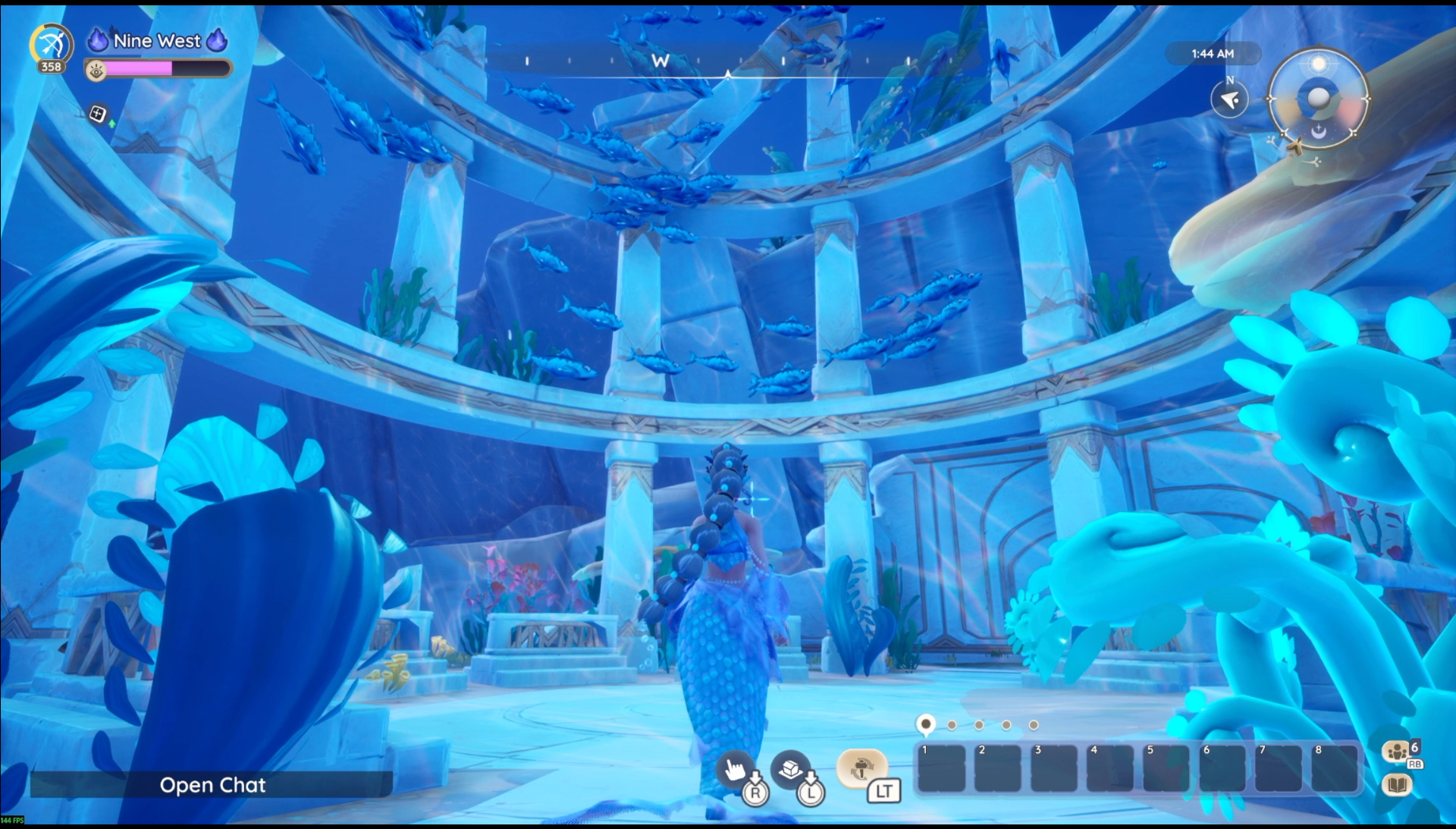Open the journal book icon
Screen dimensions: 1456x829
(x=1397, y=784)
